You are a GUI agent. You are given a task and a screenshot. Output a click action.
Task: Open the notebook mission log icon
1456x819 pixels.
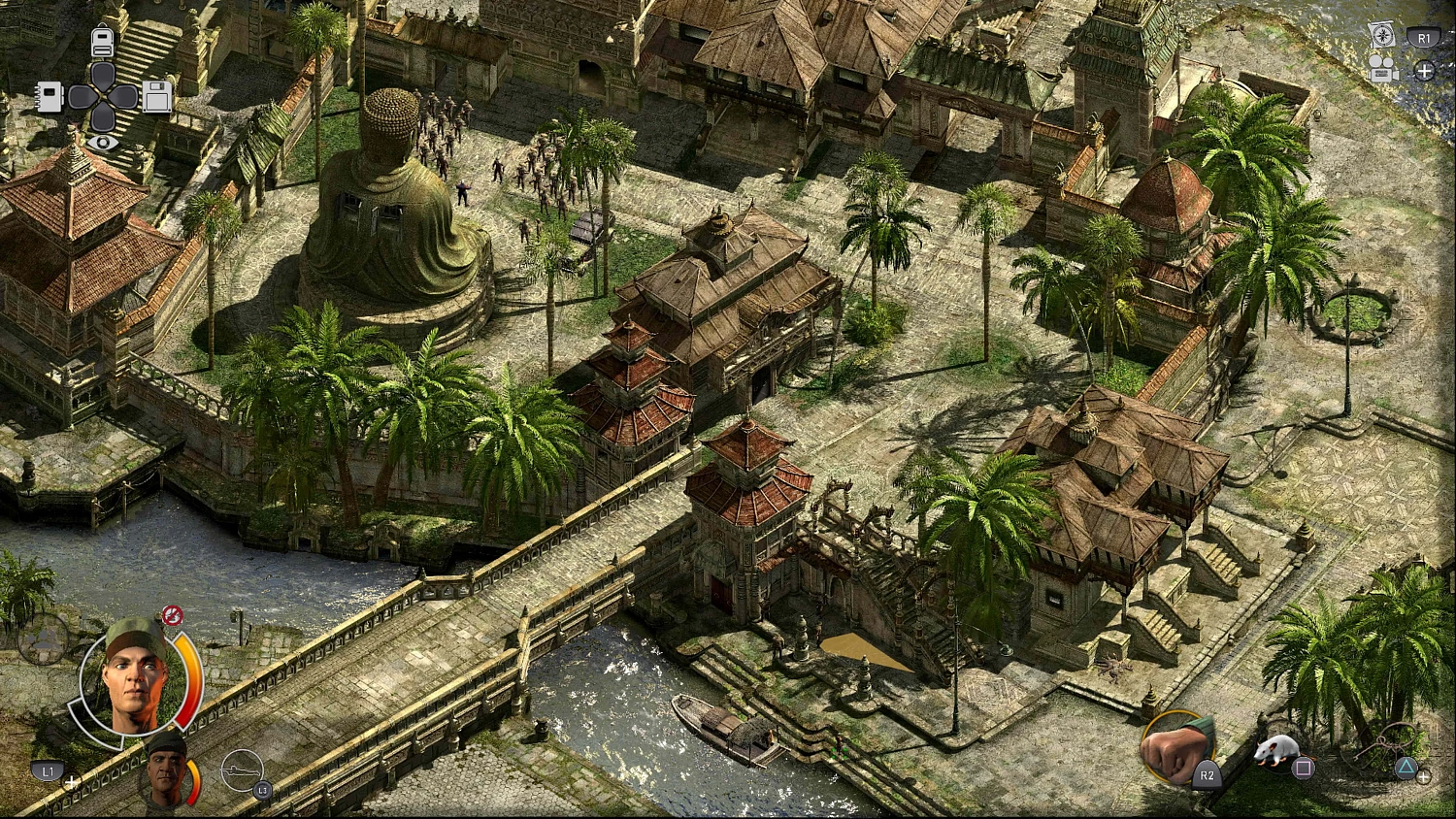50,97
